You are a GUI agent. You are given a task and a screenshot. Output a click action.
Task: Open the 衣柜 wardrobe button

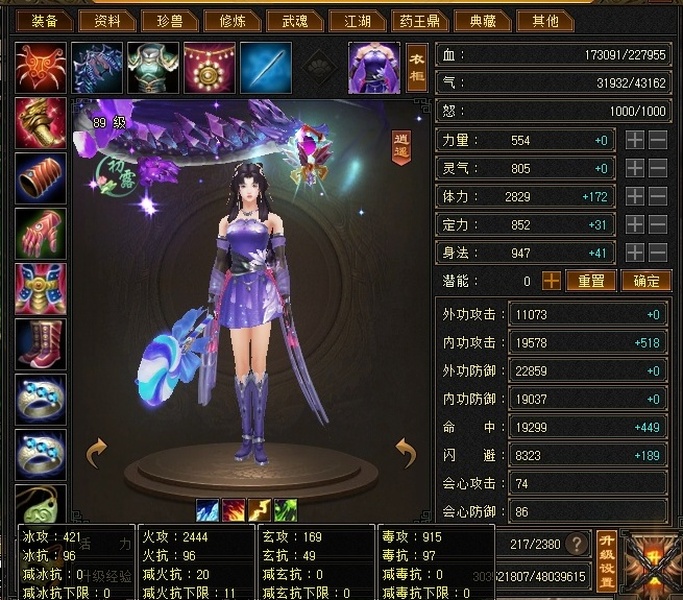(x=416, y=66)
